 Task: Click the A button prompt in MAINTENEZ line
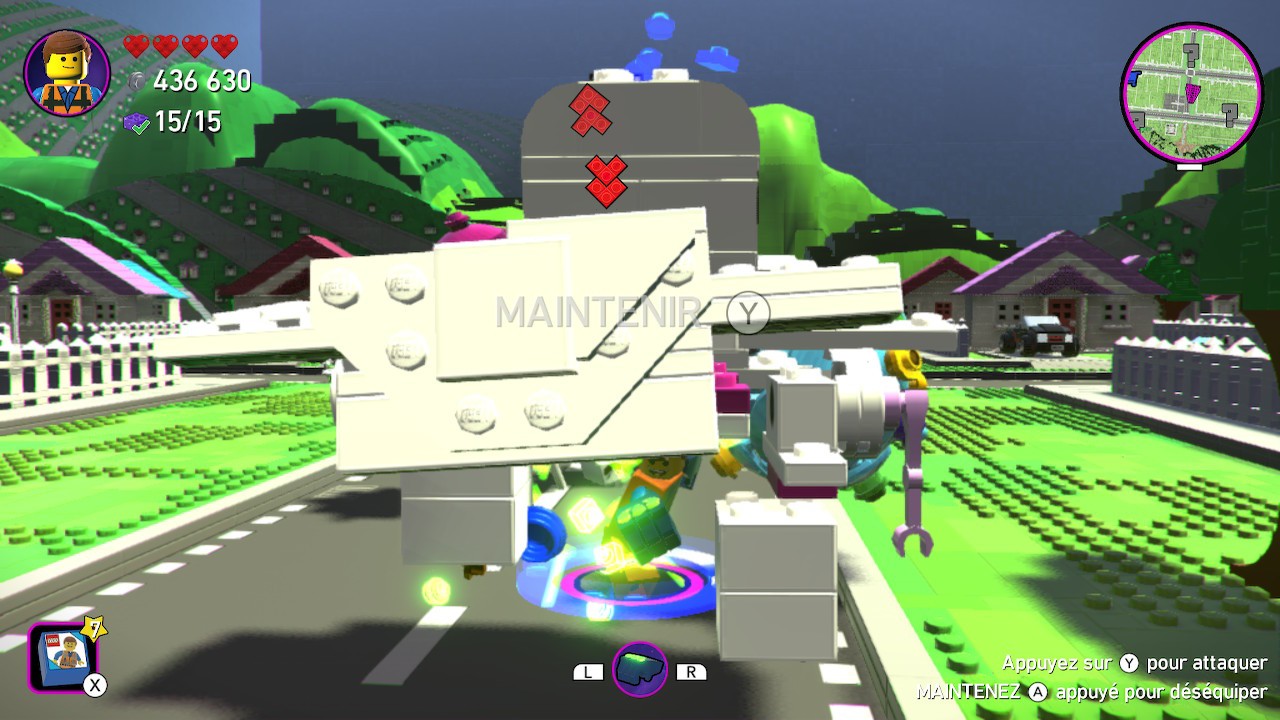(1038, 690)
